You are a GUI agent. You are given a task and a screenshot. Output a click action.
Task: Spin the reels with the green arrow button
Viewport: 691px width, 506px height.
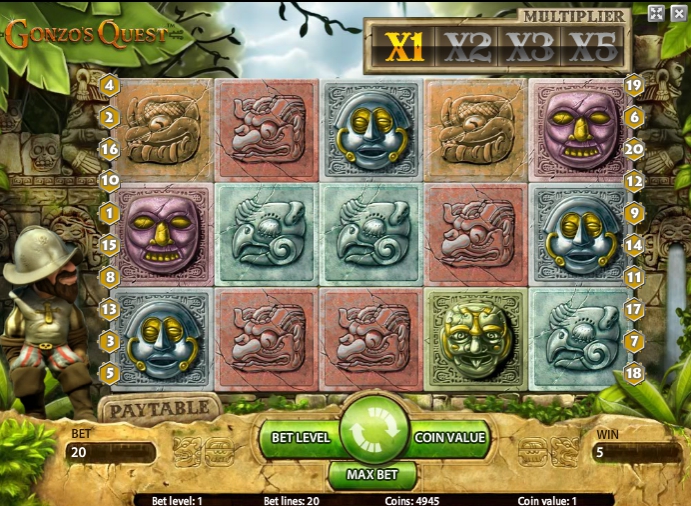(374, 430)
